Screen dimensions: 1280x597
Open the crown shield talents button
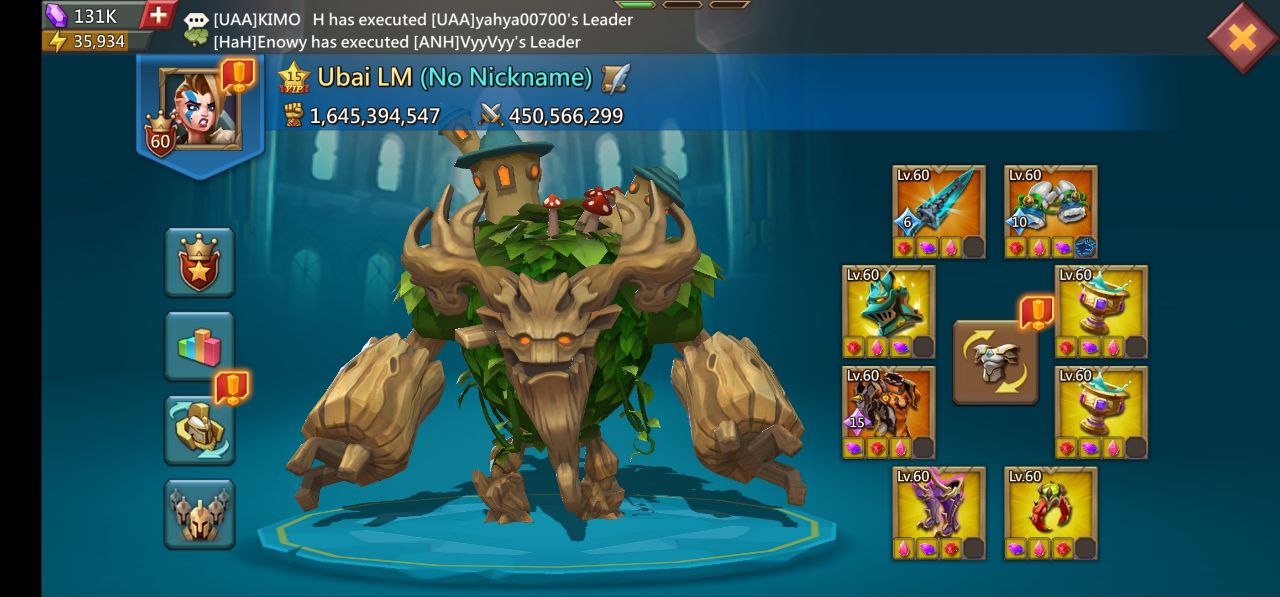(200, 262)
